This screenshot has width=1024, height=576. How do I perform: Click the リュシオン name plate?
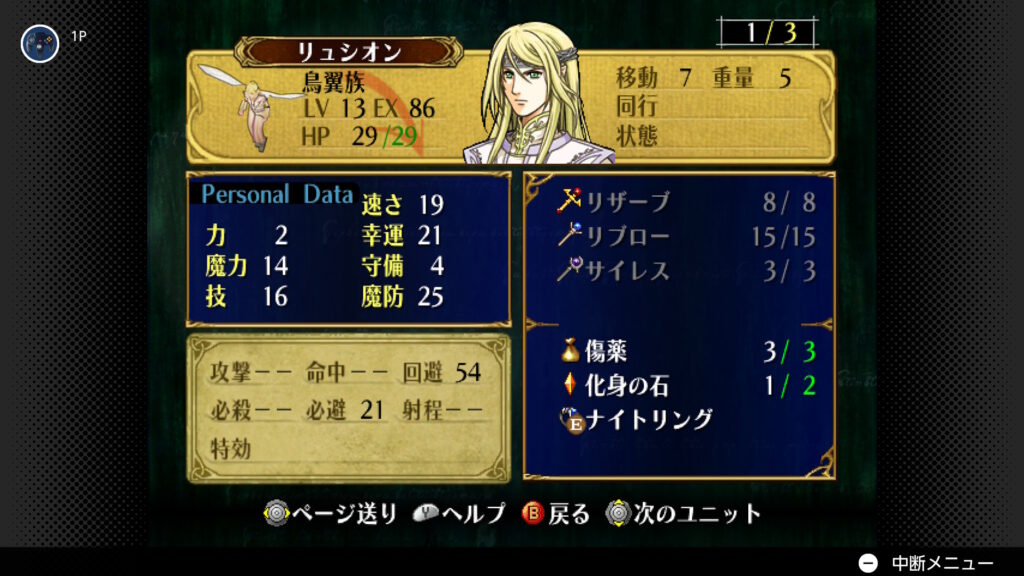coord(348,51)
